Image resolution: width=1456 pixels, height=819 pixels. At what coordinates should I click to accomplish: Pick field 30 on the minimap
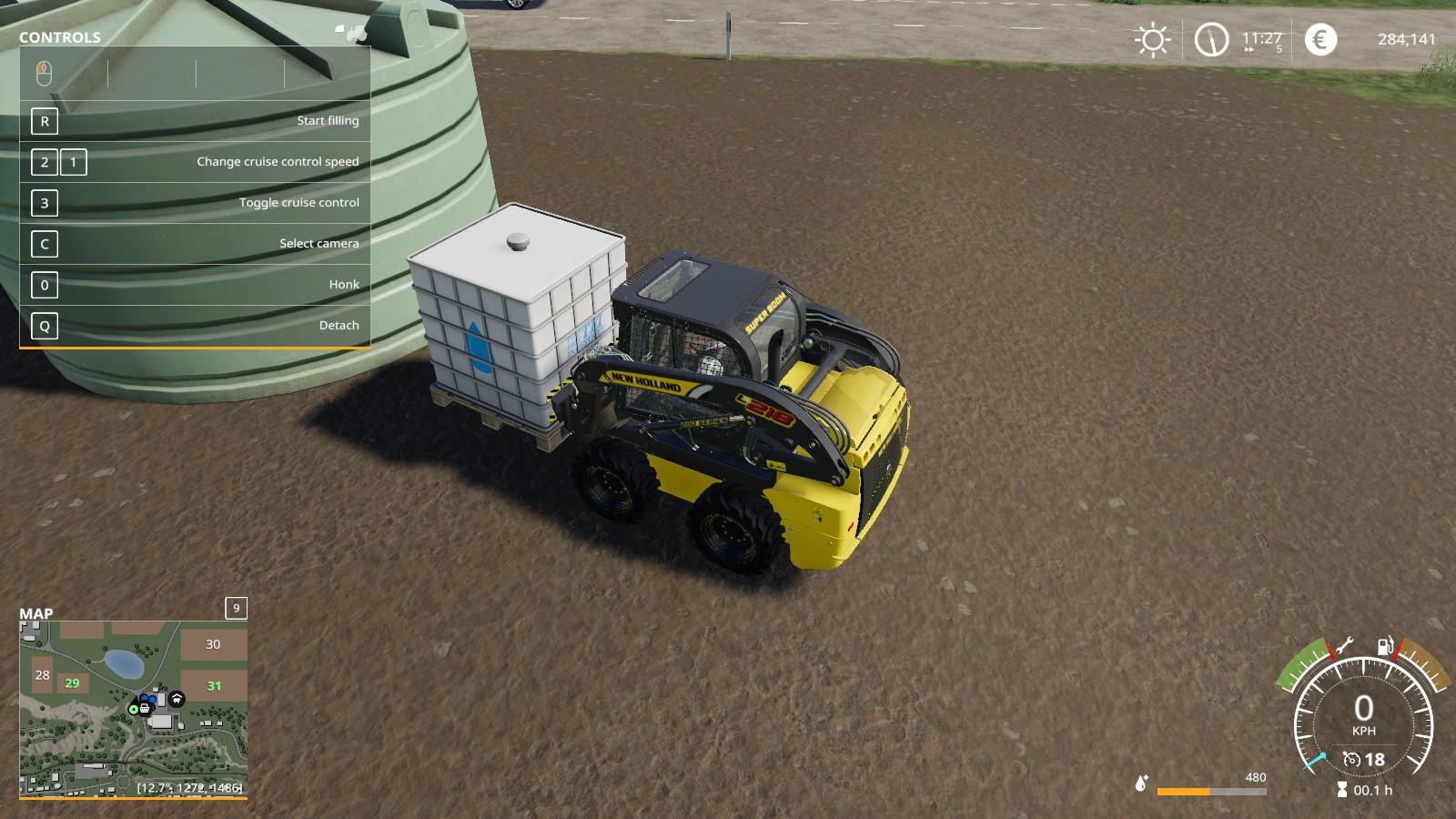pos(213,644)
